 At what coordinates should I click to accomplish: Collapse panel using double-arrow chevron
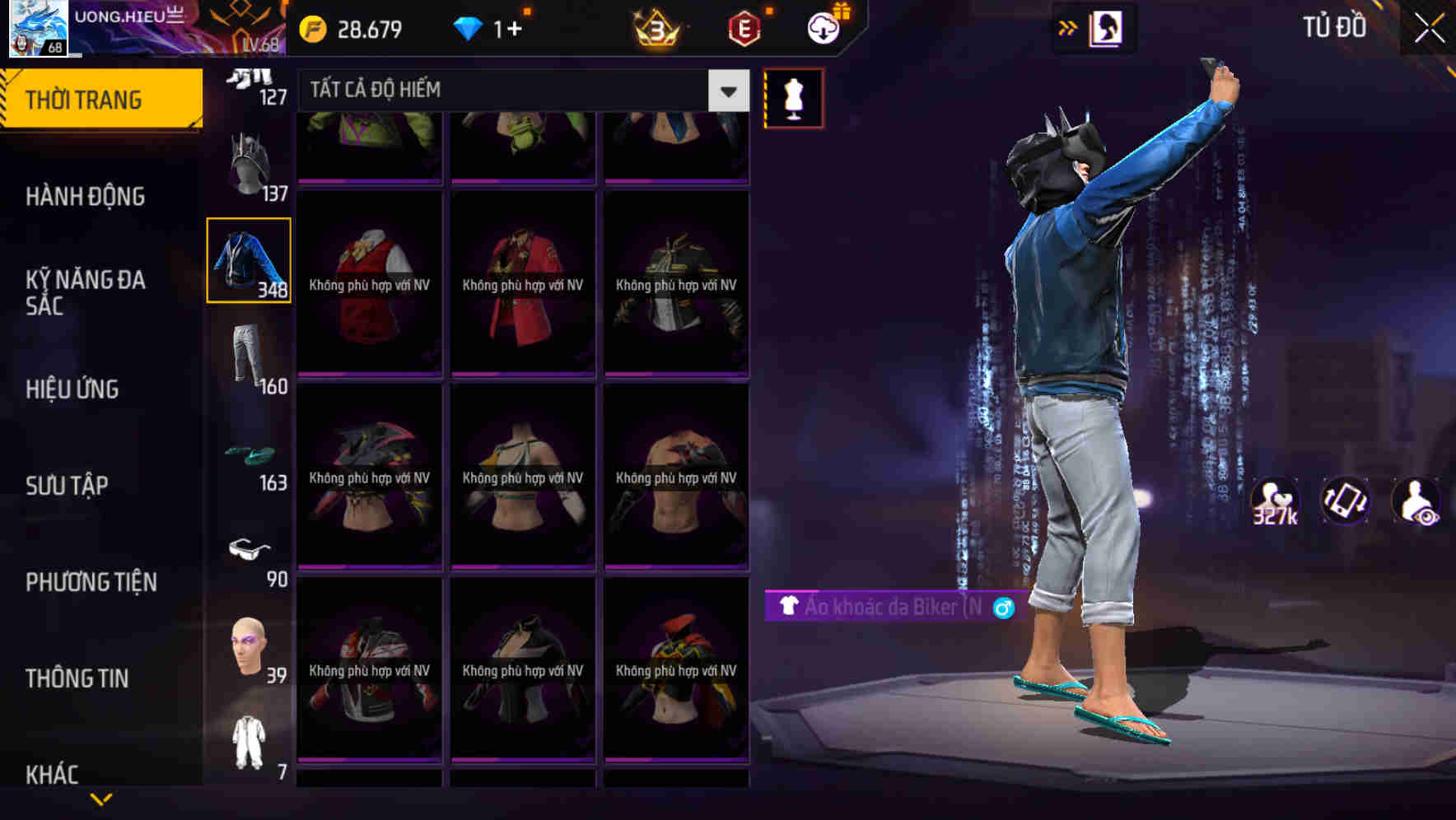[1068, 27]
